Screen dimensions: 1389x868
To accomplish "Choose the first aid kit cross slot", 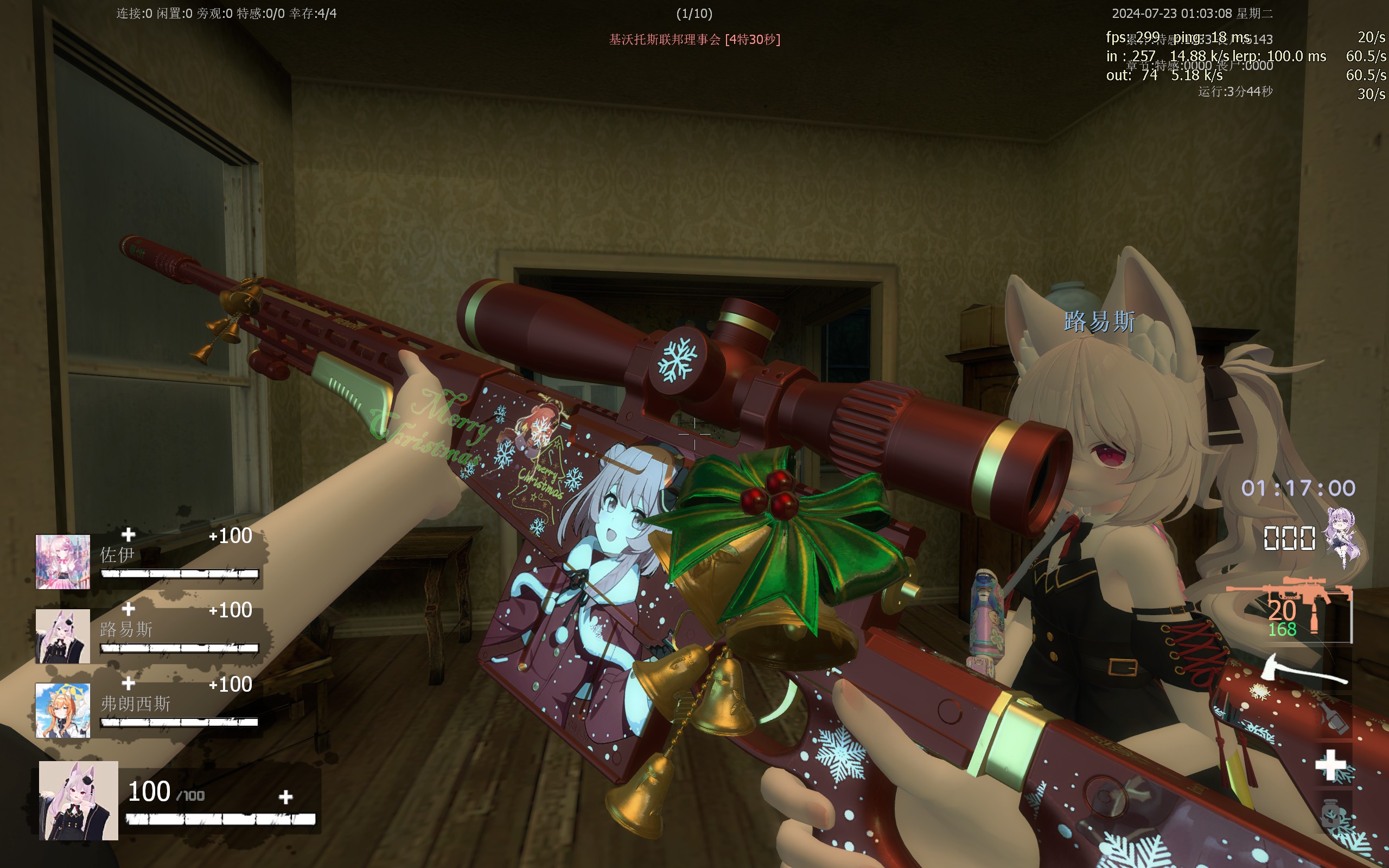I will tap(1330, 765).
